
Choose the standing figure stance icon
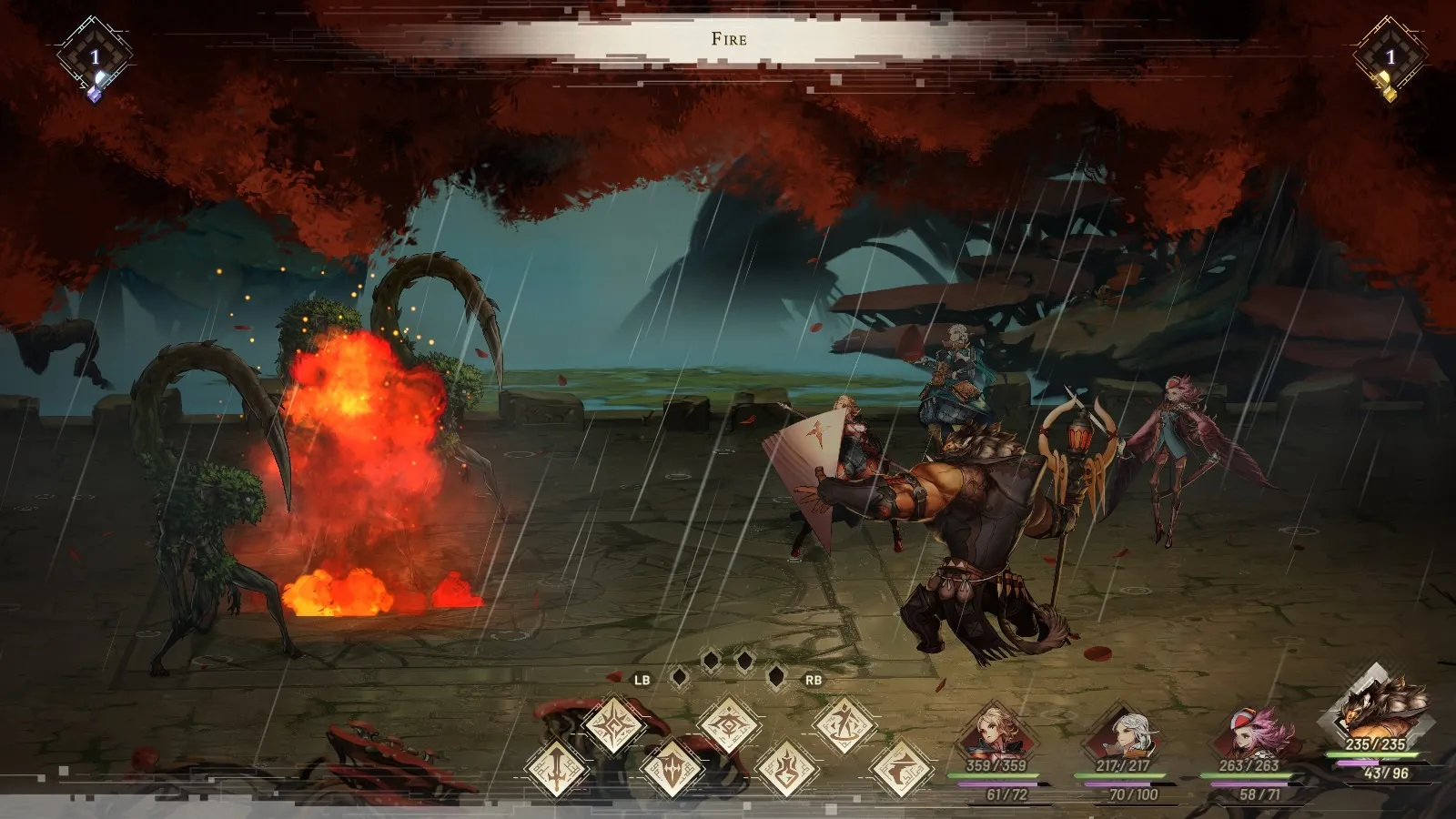coord(844,725)
